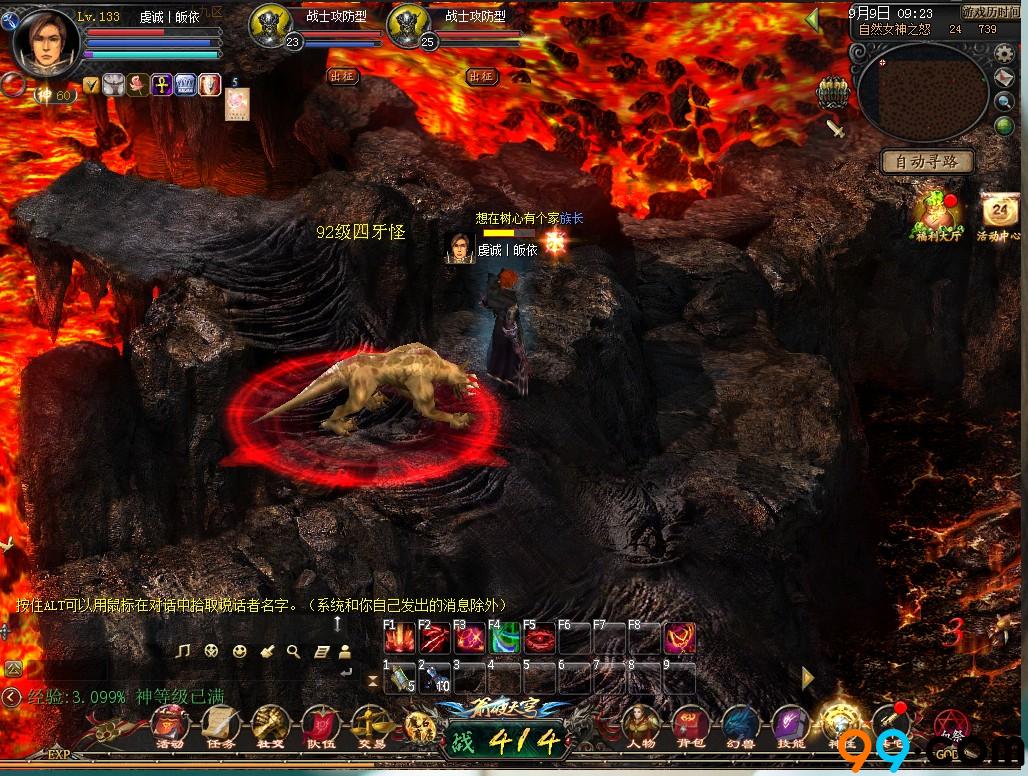Open the 幻兽 pet menu
The image size is (1028, 776).
[x=740, y=725]
